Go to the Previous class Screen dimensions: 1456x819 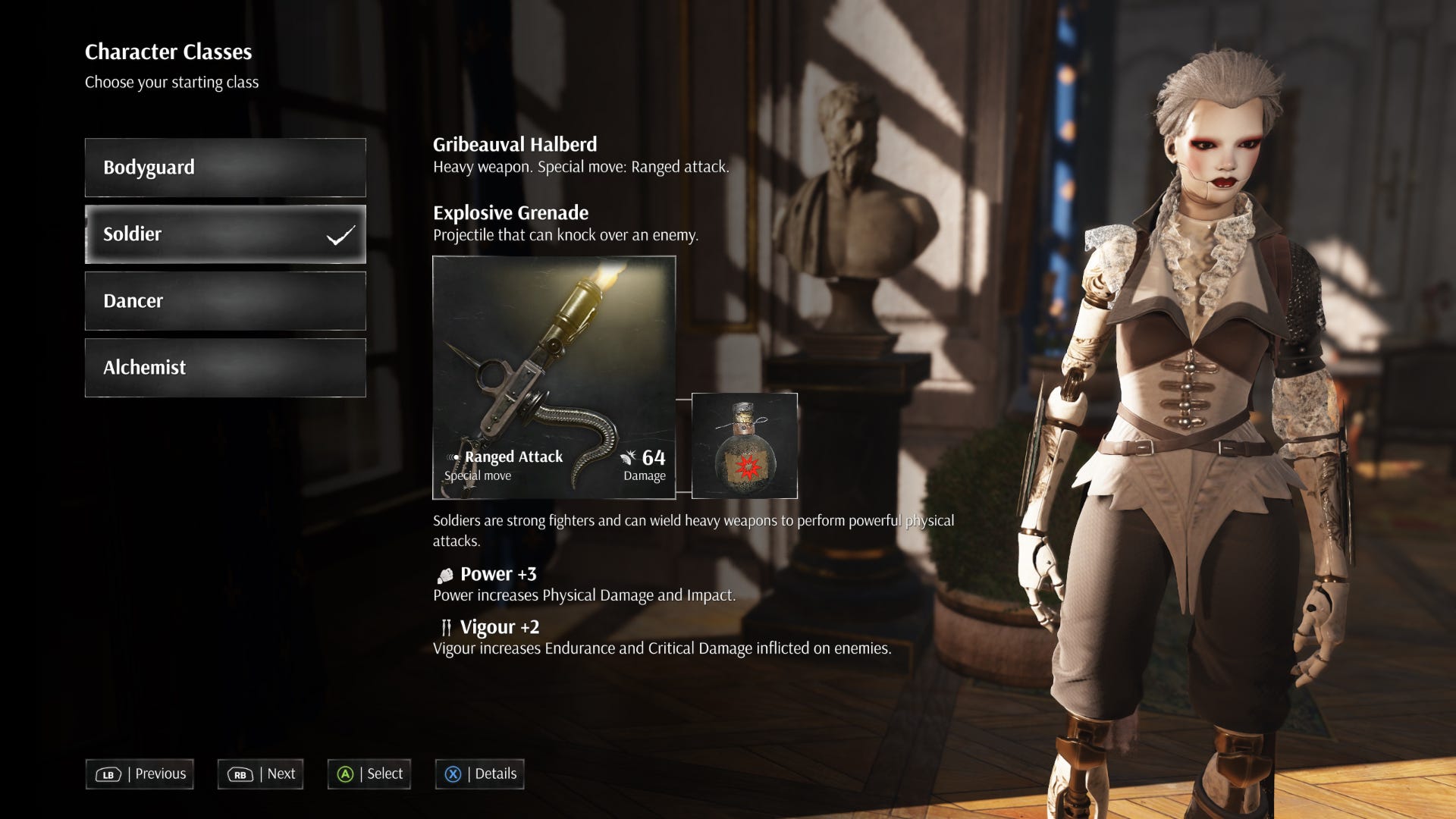point(140,774)
